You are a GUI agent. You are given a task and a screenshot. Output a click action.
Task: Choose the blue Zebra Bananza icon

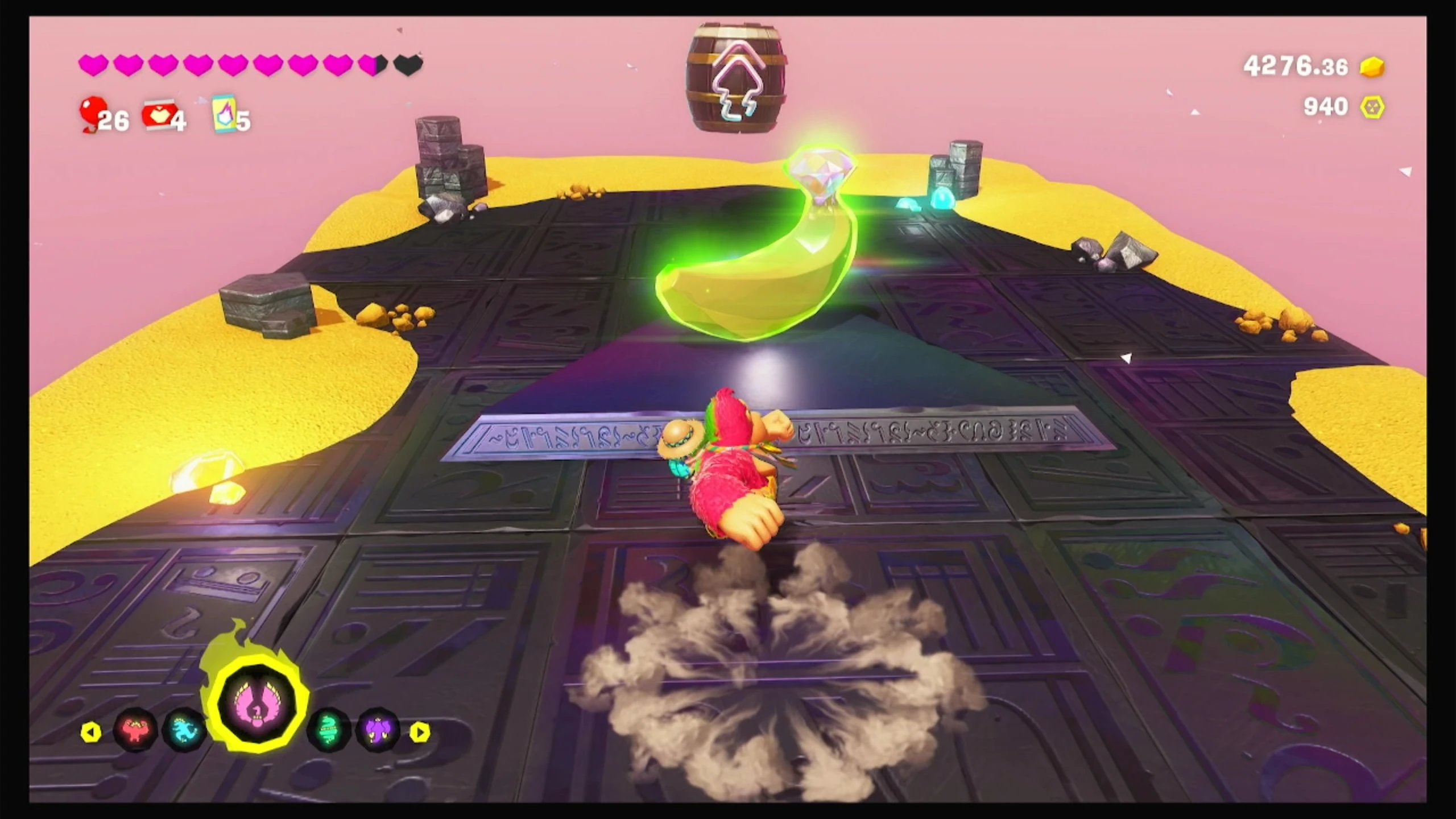pyautogui.click(x=183, y=729)
